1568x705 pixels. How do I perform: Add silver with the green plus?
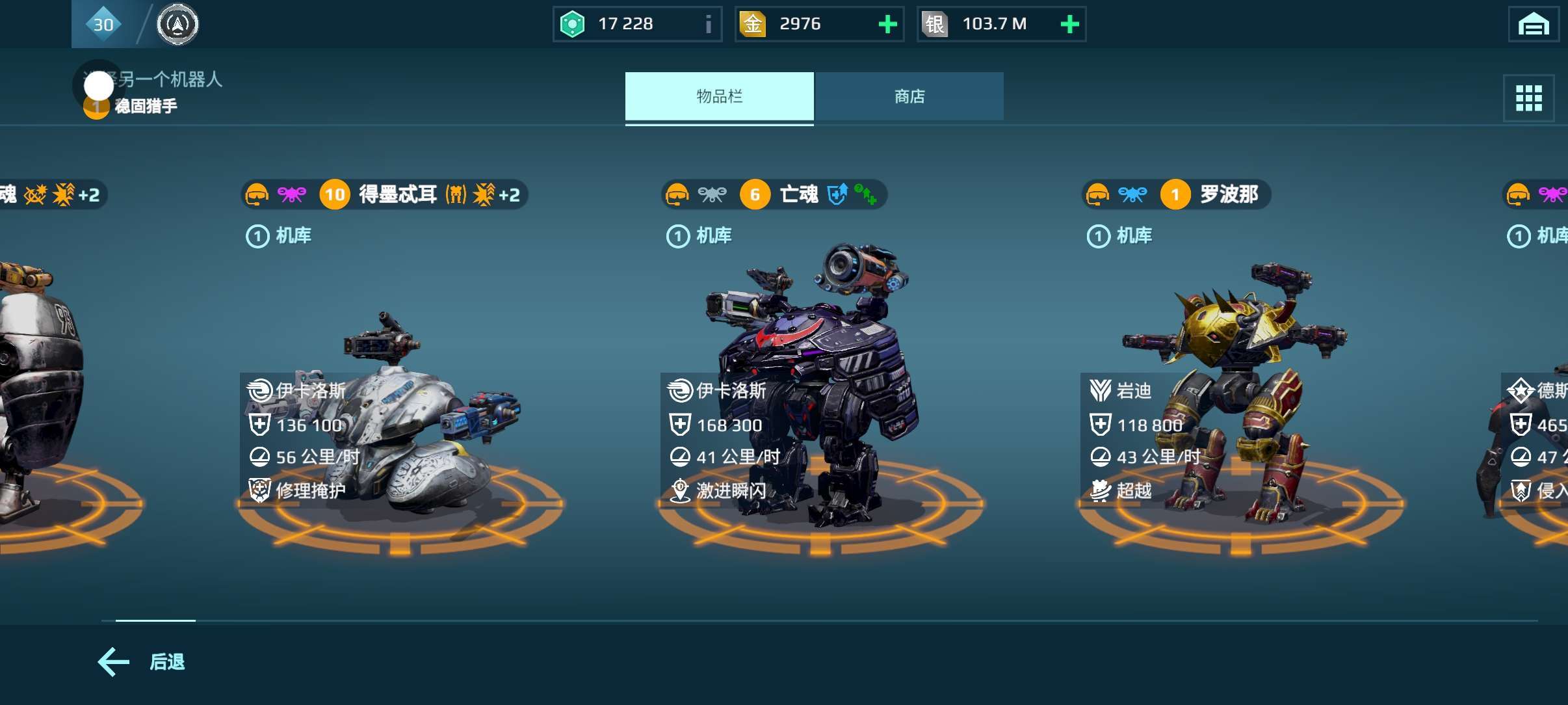pyautogui.click(x=1069, y=25)
